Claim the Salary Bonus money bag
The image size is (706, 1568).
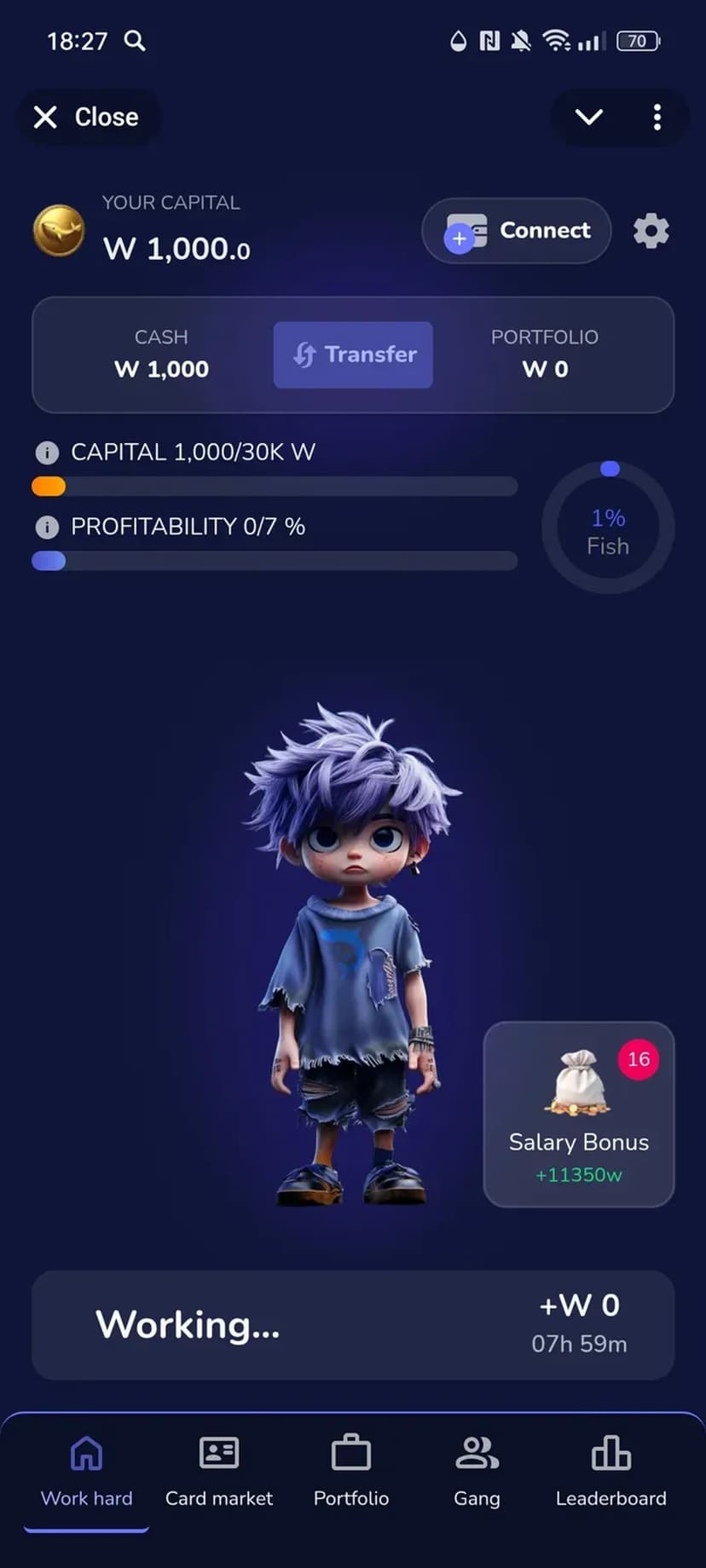point(579,1114)
